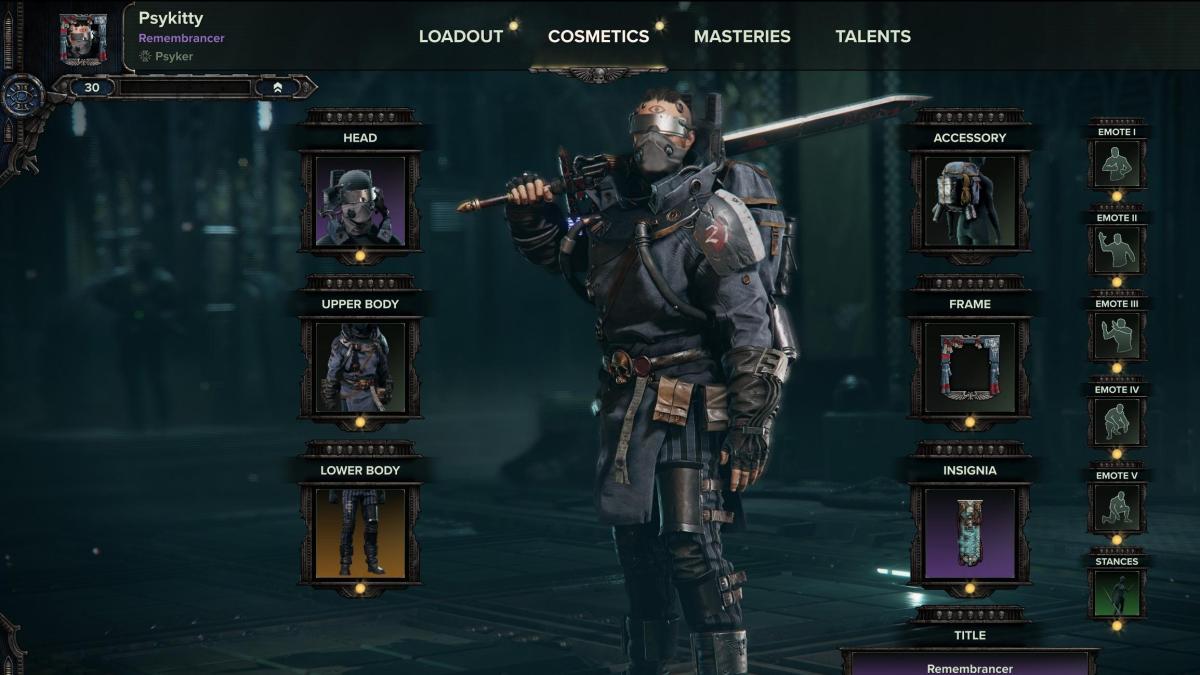Switch to the Loadout tab

pyautogui.click(x=460, y=36)
